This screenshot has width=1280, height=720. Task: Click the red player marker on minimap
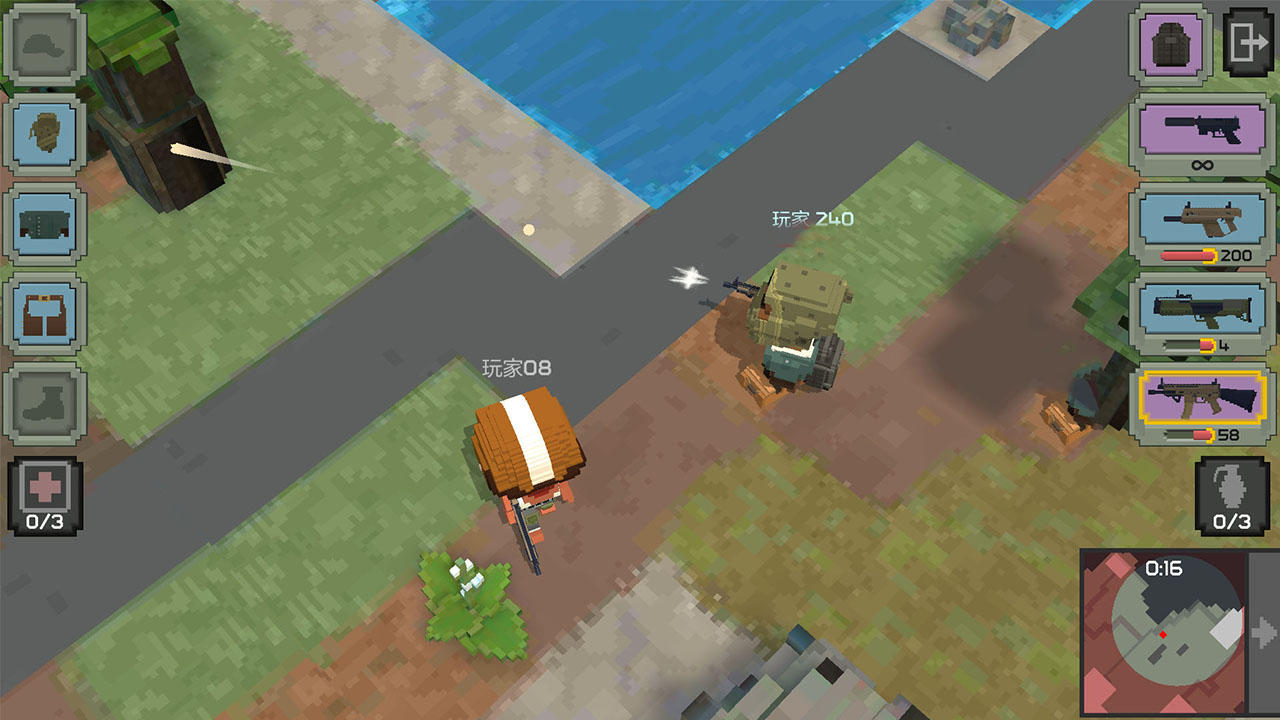coord(1163,633)
